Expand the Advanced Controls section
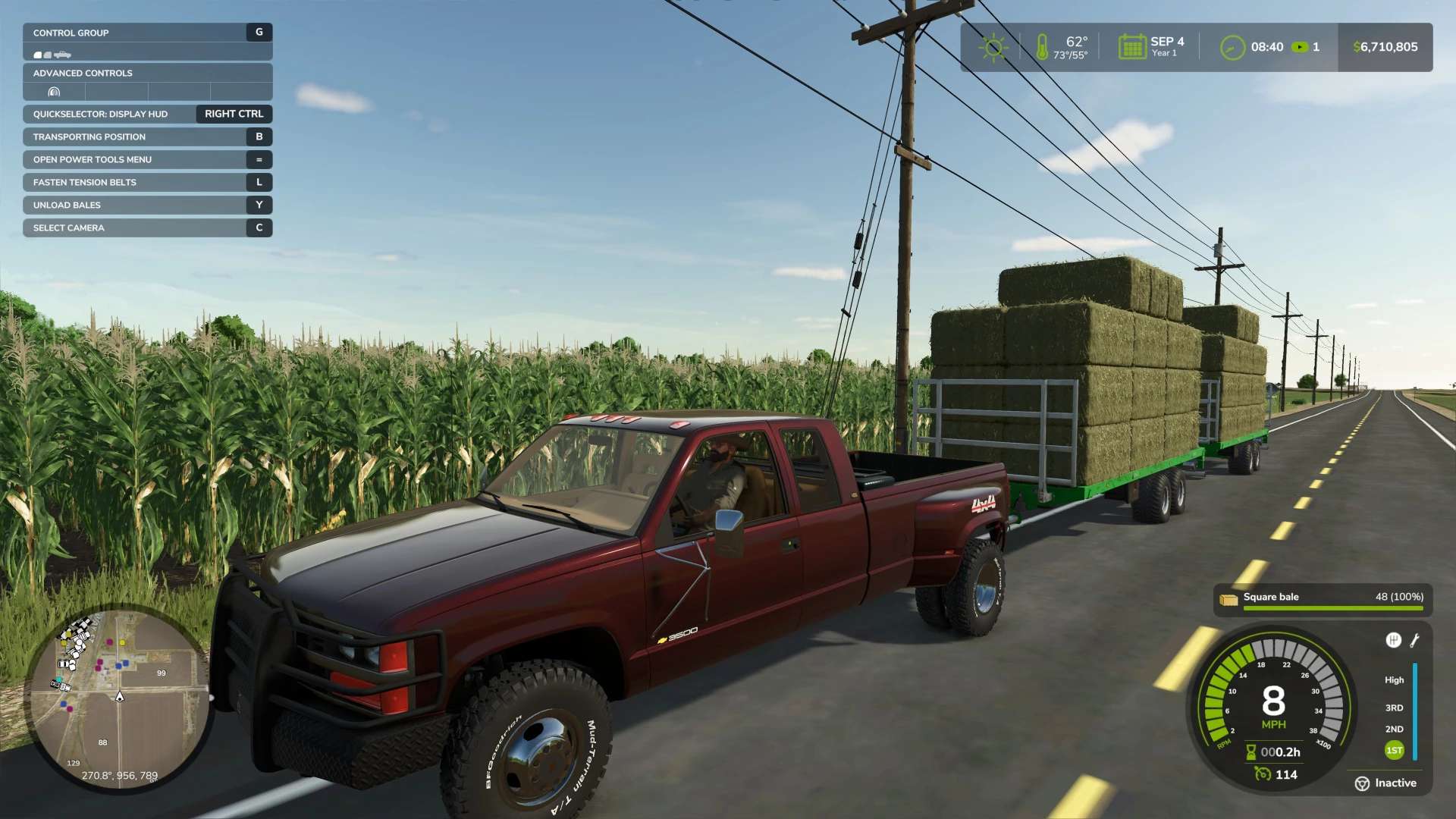1456x819 pixels. point(82,73)
